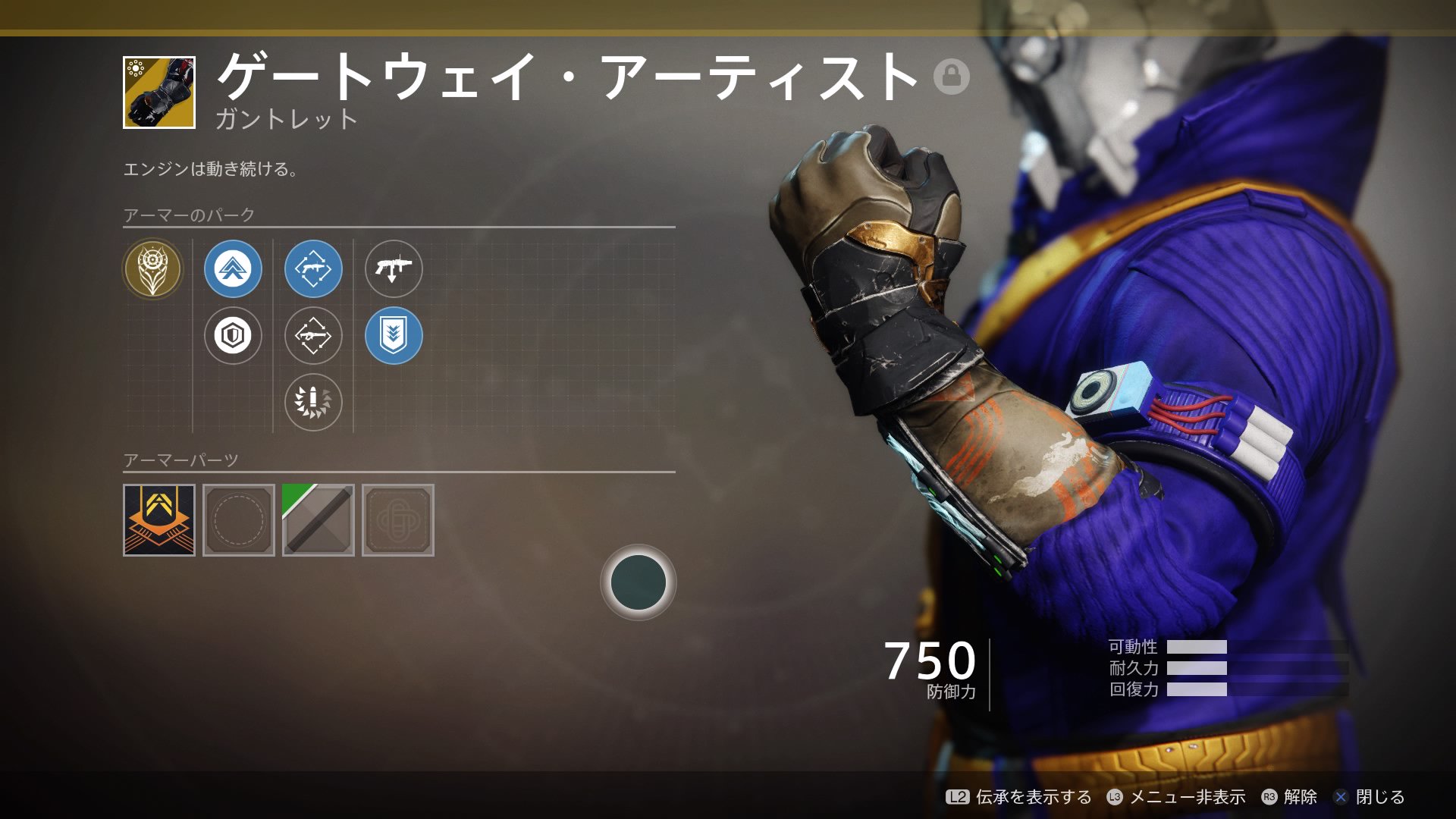Unequip via the 解除 option
The height and width of the screenshot is (819, 1456).
[1289, 797]
